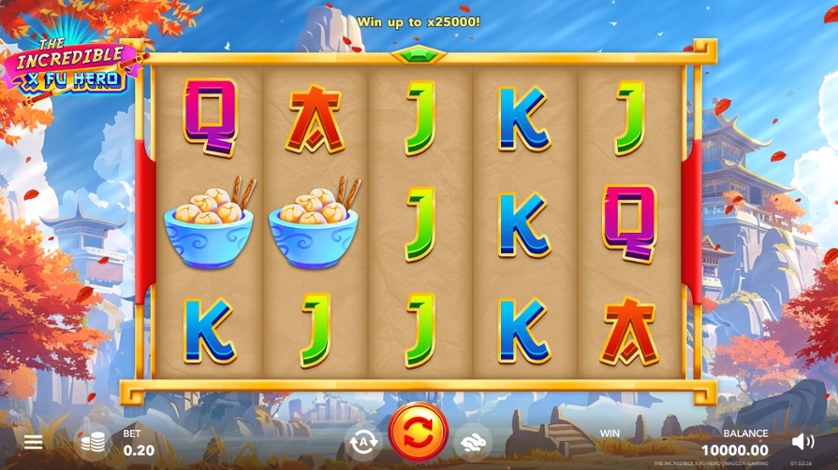Viewport: 838px width, 470px height.
Task: Enable autoplay spins
Action: click(362, 441)
